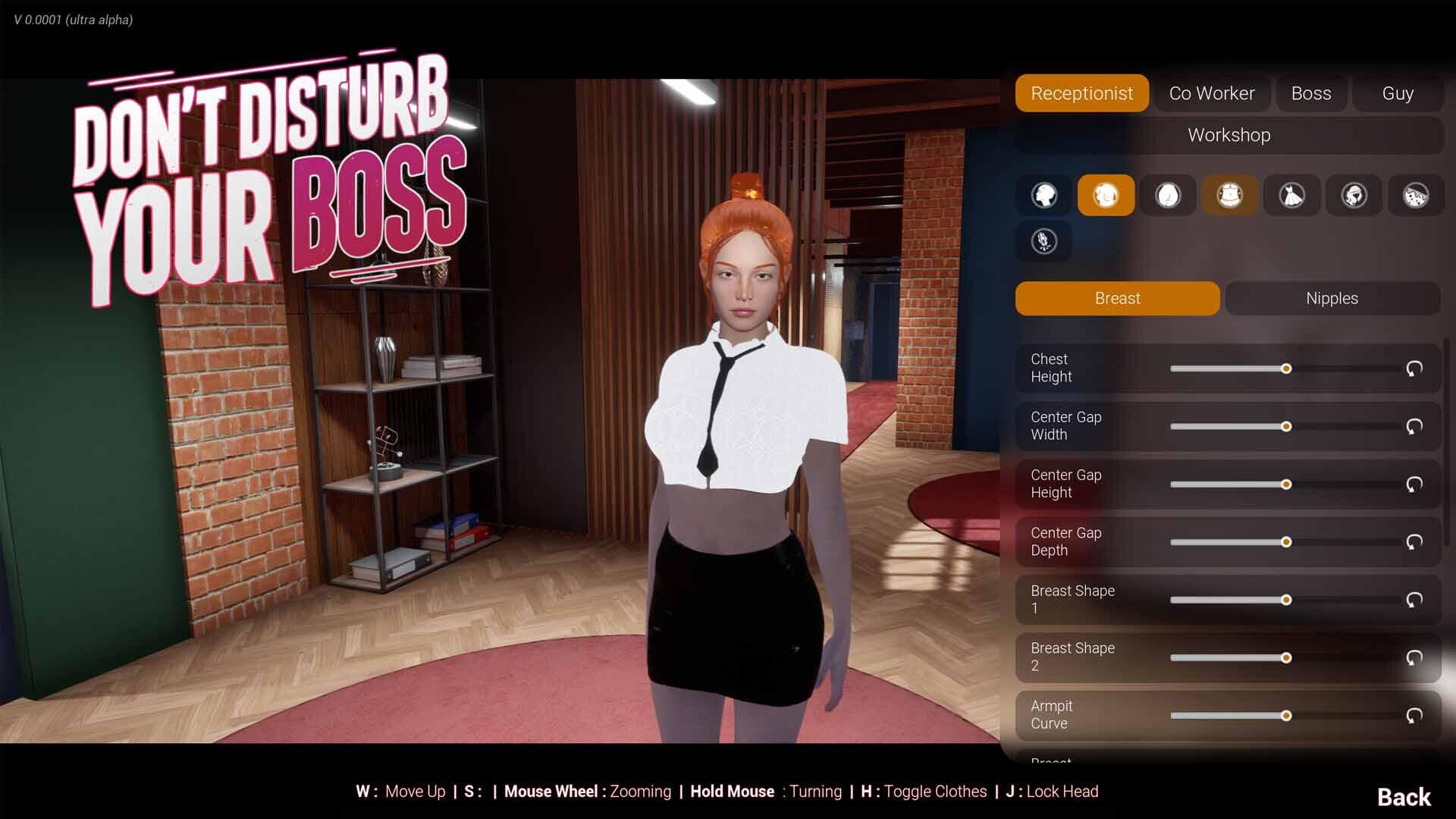Viewport: 1456px width, 819px height.
Task: Select the torso body category icon
Action: pyautogui.click(x=1229, y=195)
